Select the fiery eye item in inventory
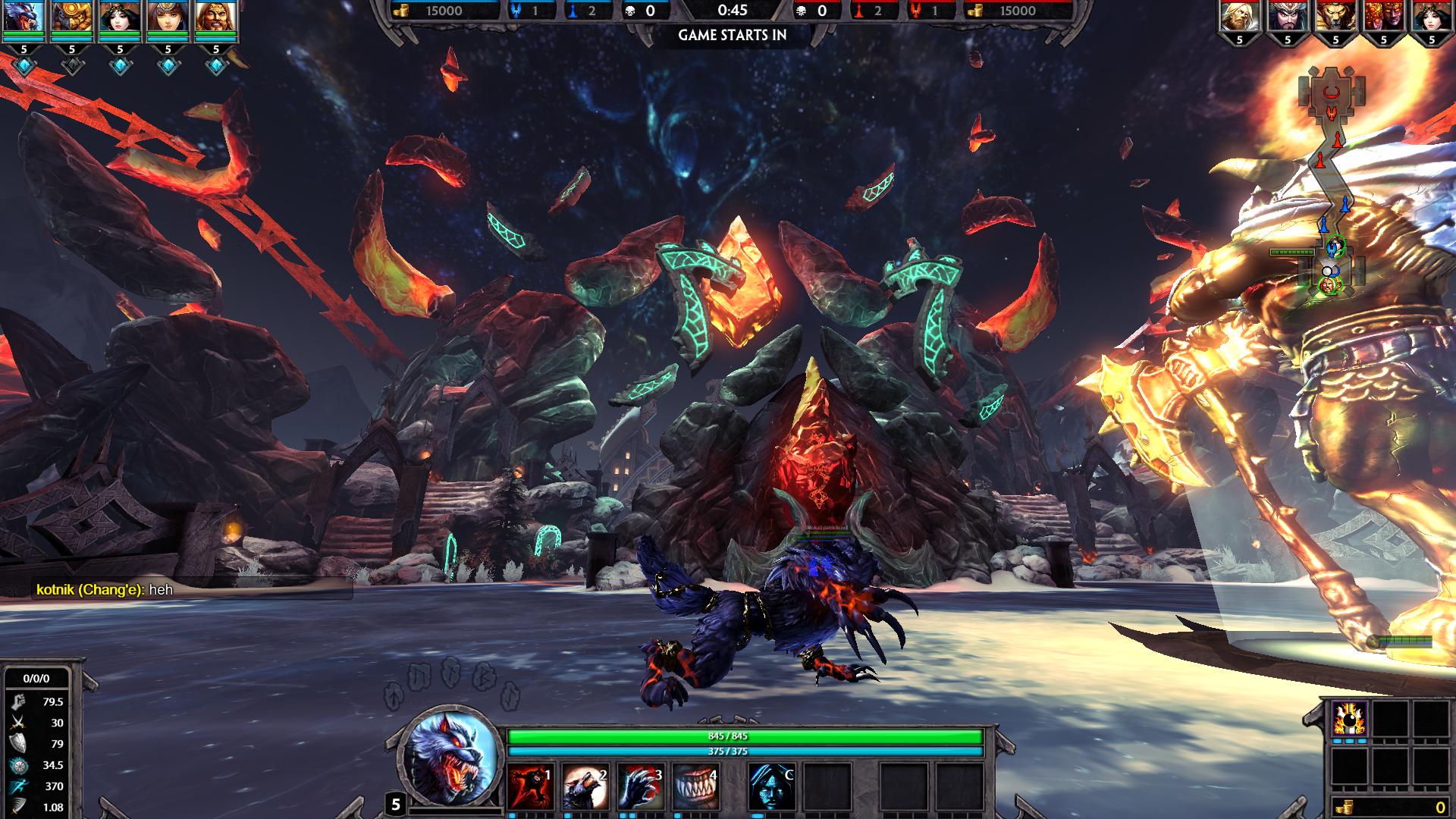This screenshot has width=1456, height=819. 1349,717
